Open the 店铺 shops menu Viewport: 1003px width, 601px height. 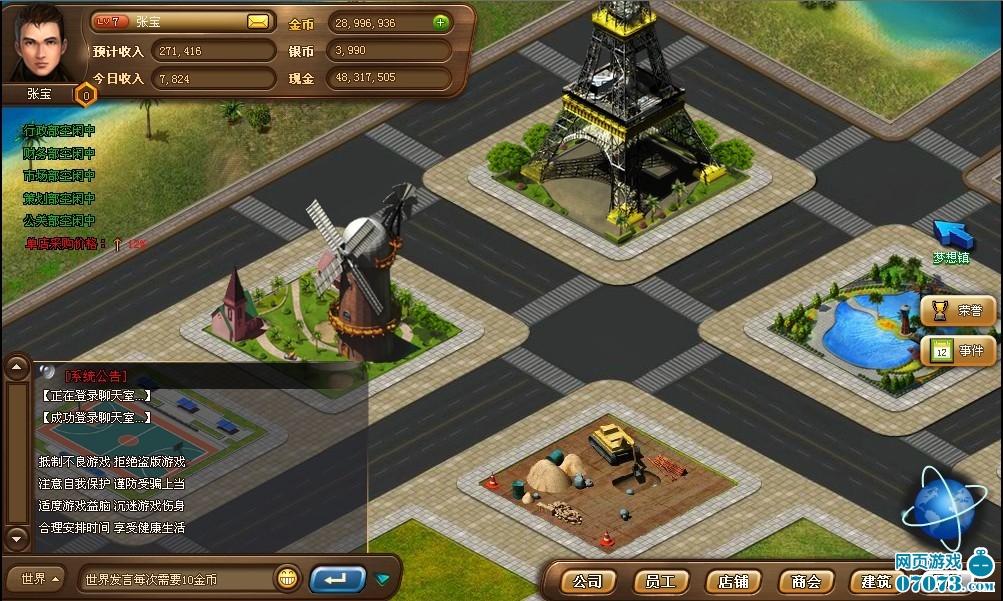coord(733,581)
